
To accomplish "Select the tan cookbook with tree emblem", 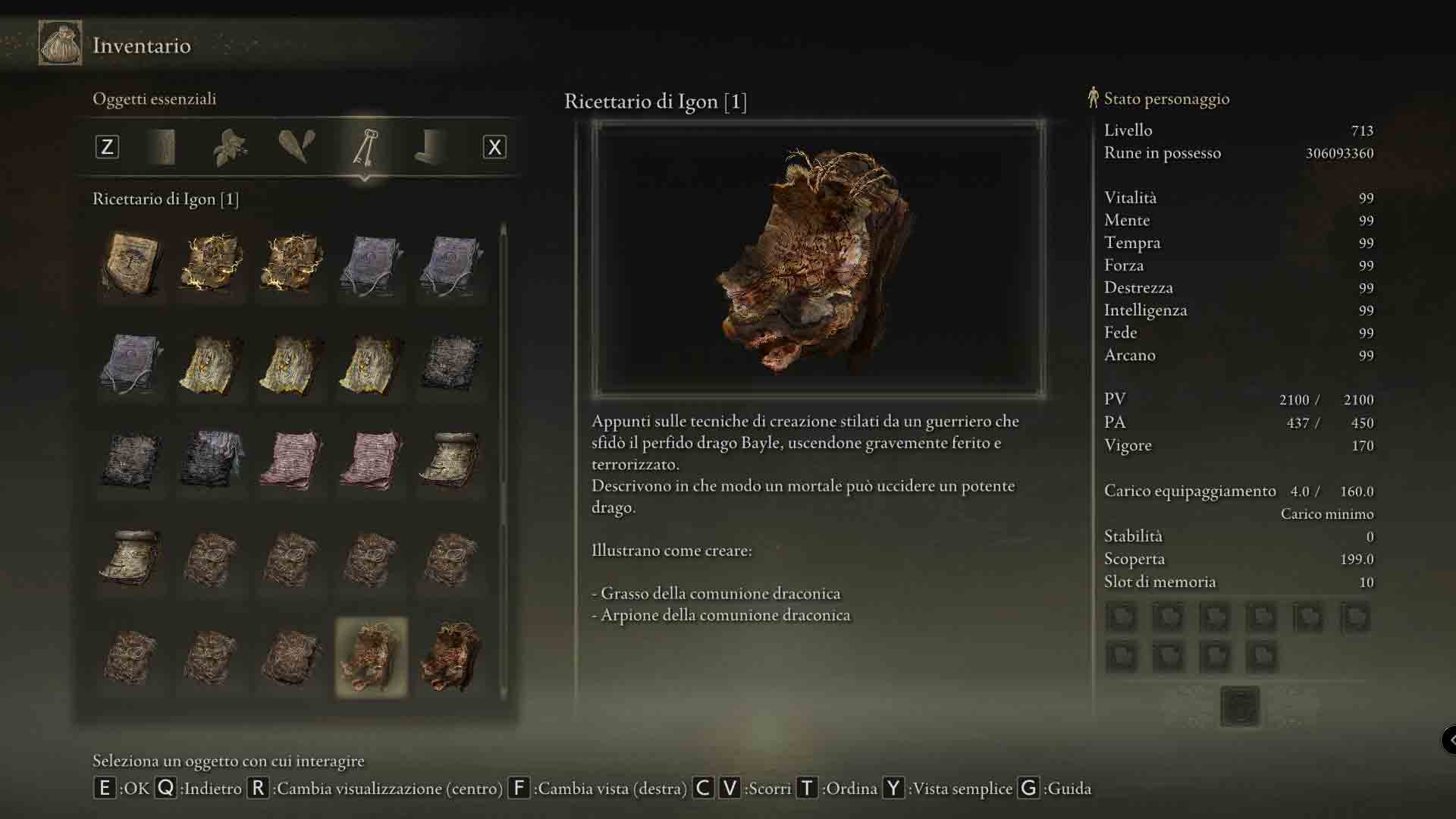I will click(x=131, y=263).
